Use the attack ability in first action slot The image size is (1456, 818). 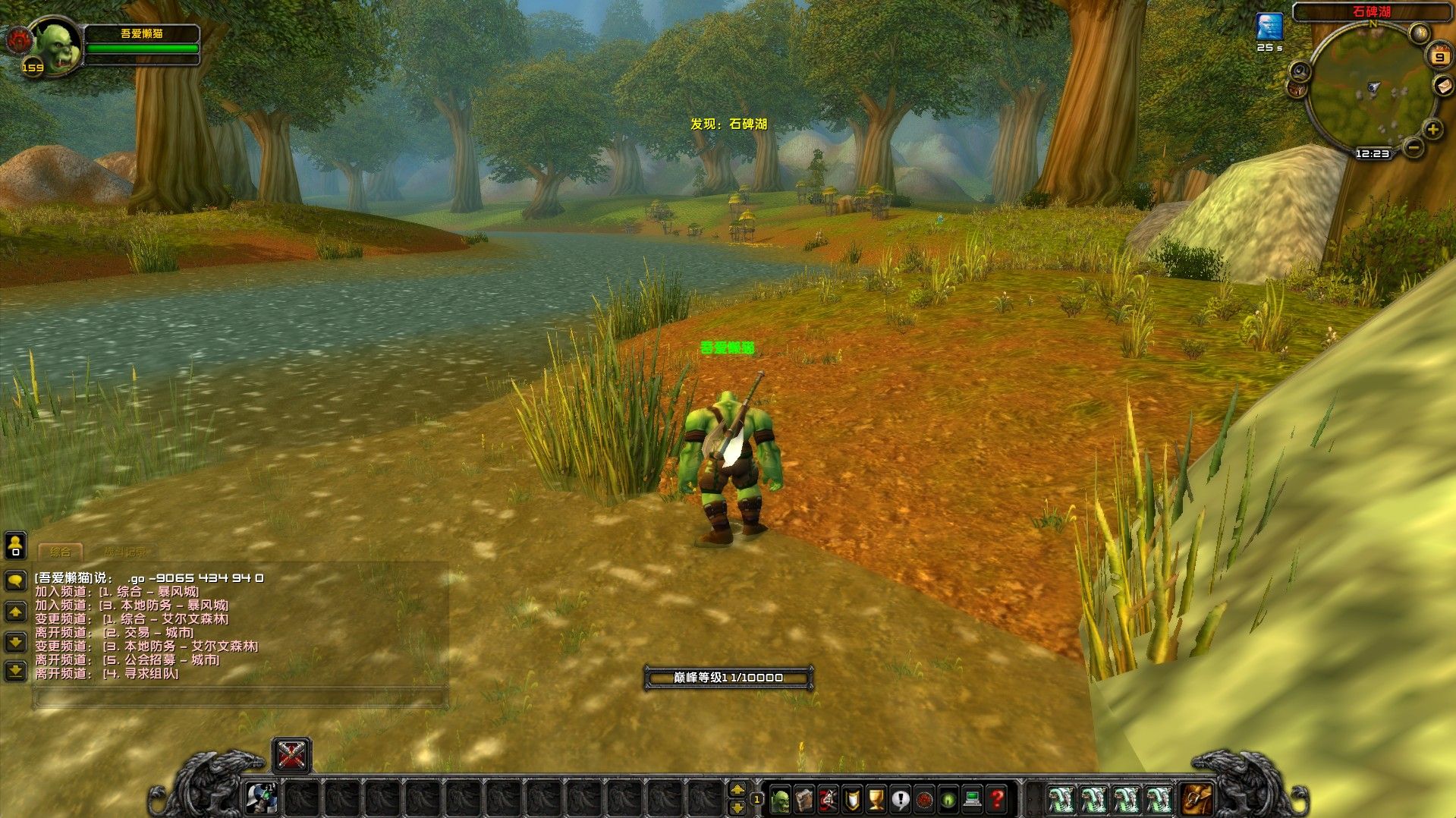pyautogui.click(x=263, y=798)
